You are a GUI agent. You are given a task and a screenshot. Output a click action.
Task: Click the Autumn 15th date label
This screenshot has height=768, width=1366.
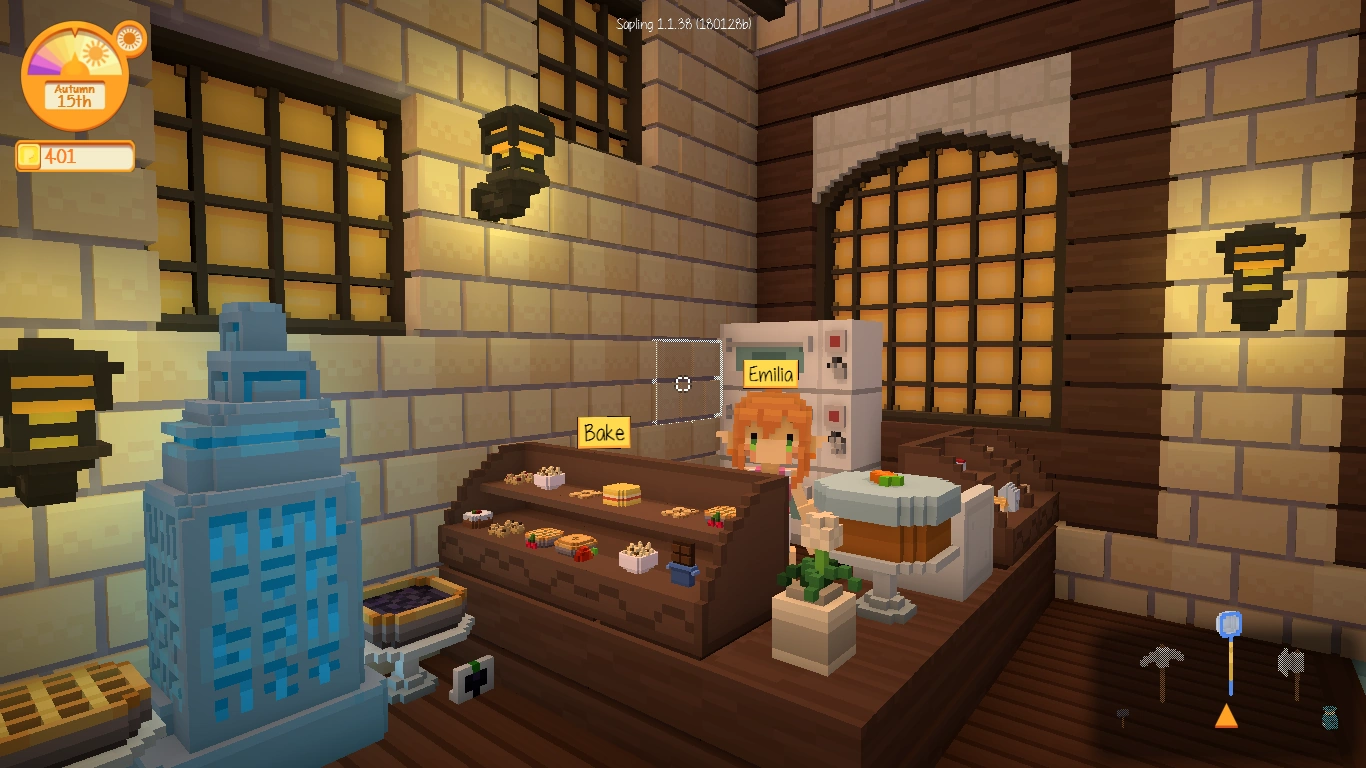(x=73, y=94)
